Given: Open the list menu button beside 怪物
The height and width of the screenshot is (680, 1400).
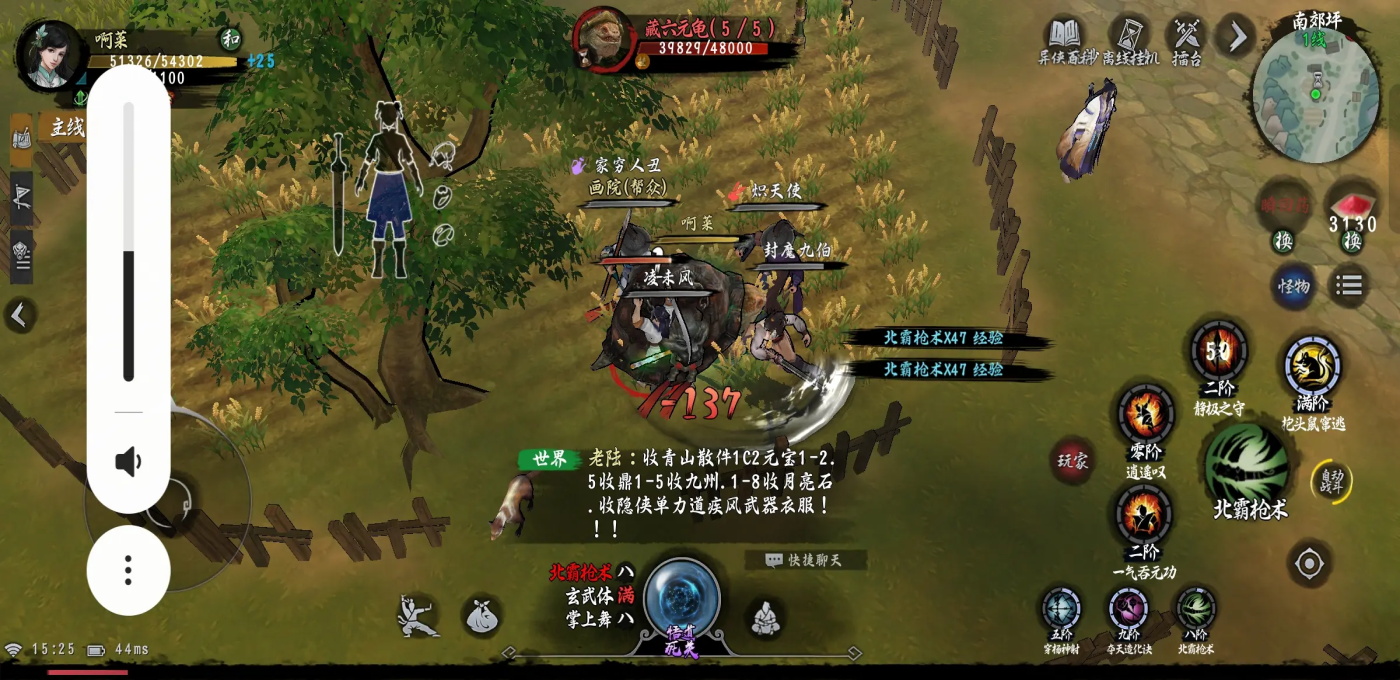Looking at the screenshot, I should (1349, 287).
